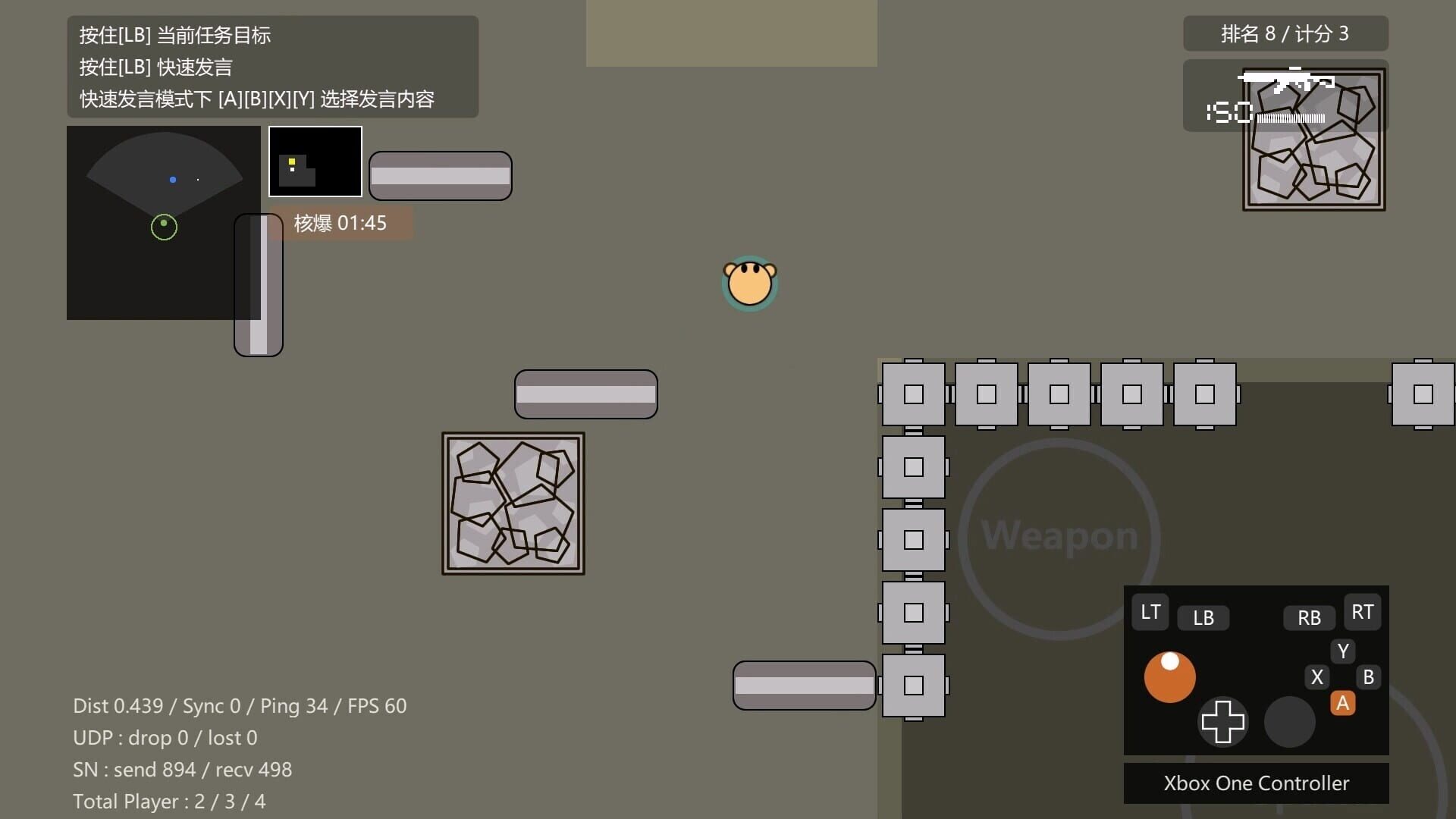Click the 核爆 01:45 countdown timer
The height and width of the screenshot is (819, 1456).
coord(340,222)
